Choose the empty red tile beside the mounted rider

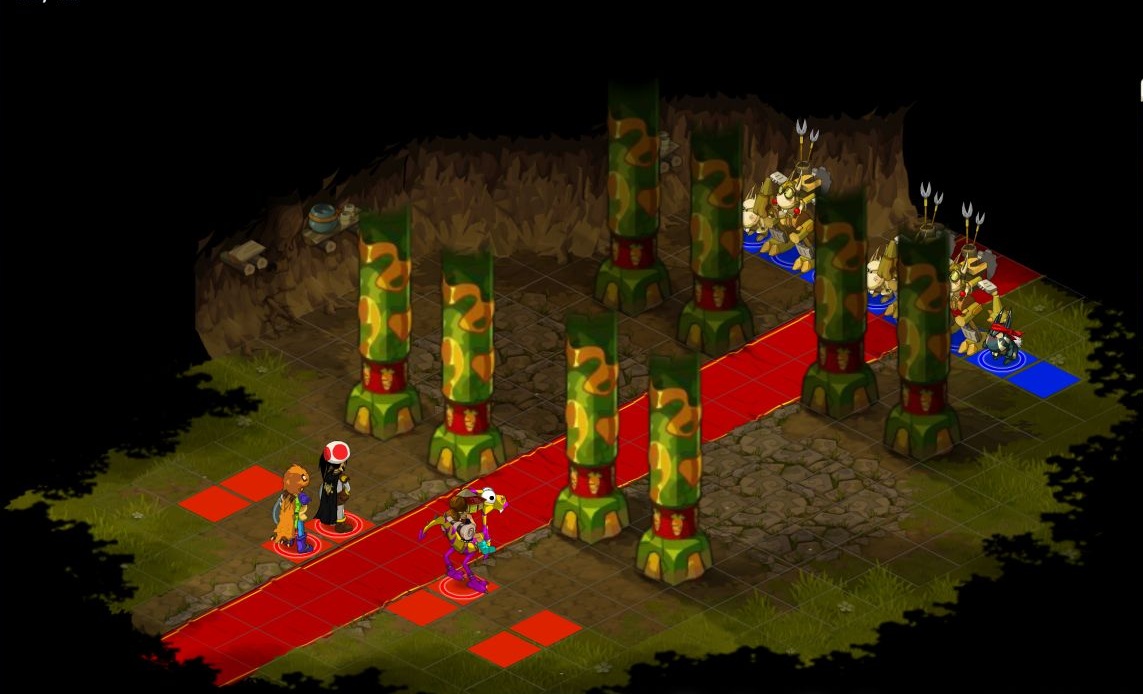422,607
